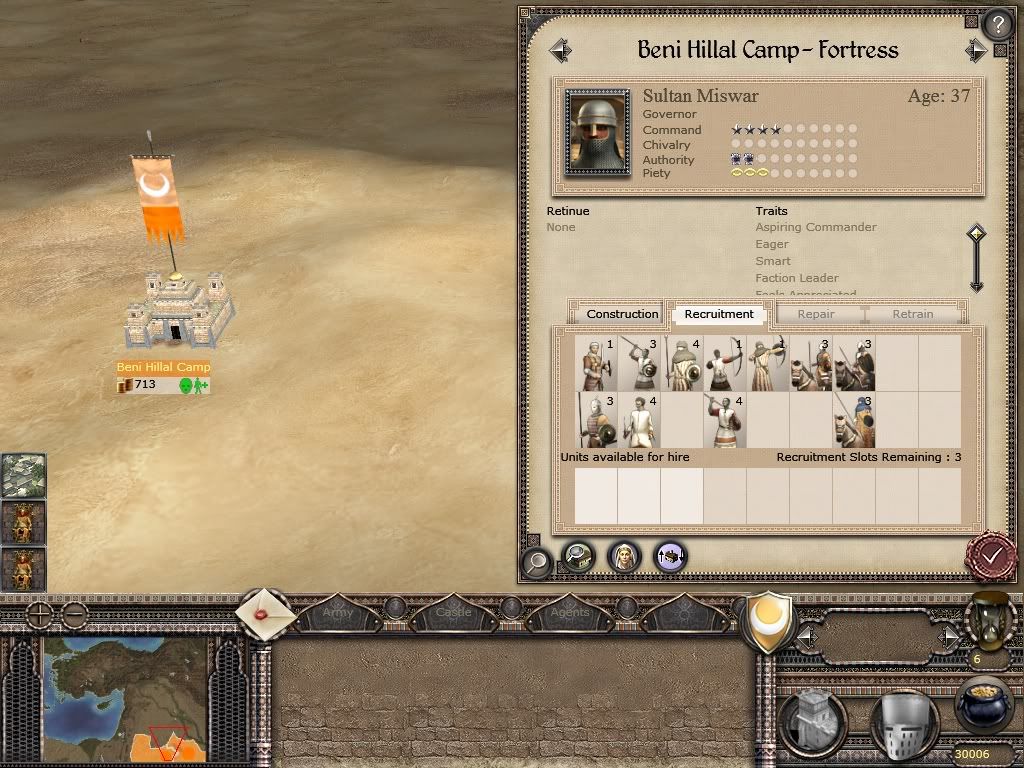Click the magnifying glass locate button
1024x768 pixels.
[537, 561]
